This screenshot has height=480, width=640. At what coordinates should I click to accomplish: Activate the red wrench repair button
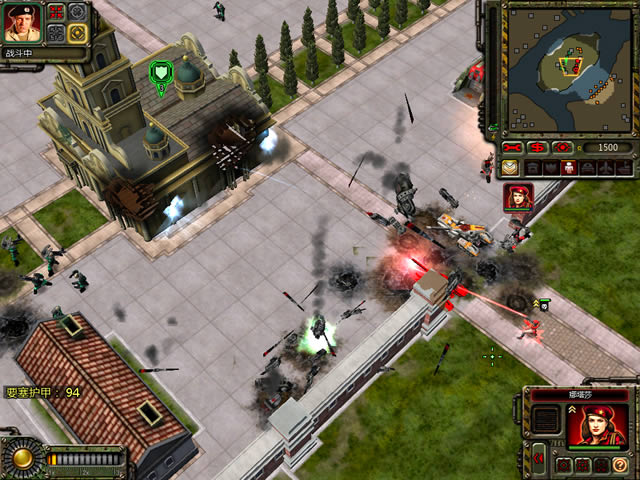point(513,147)
